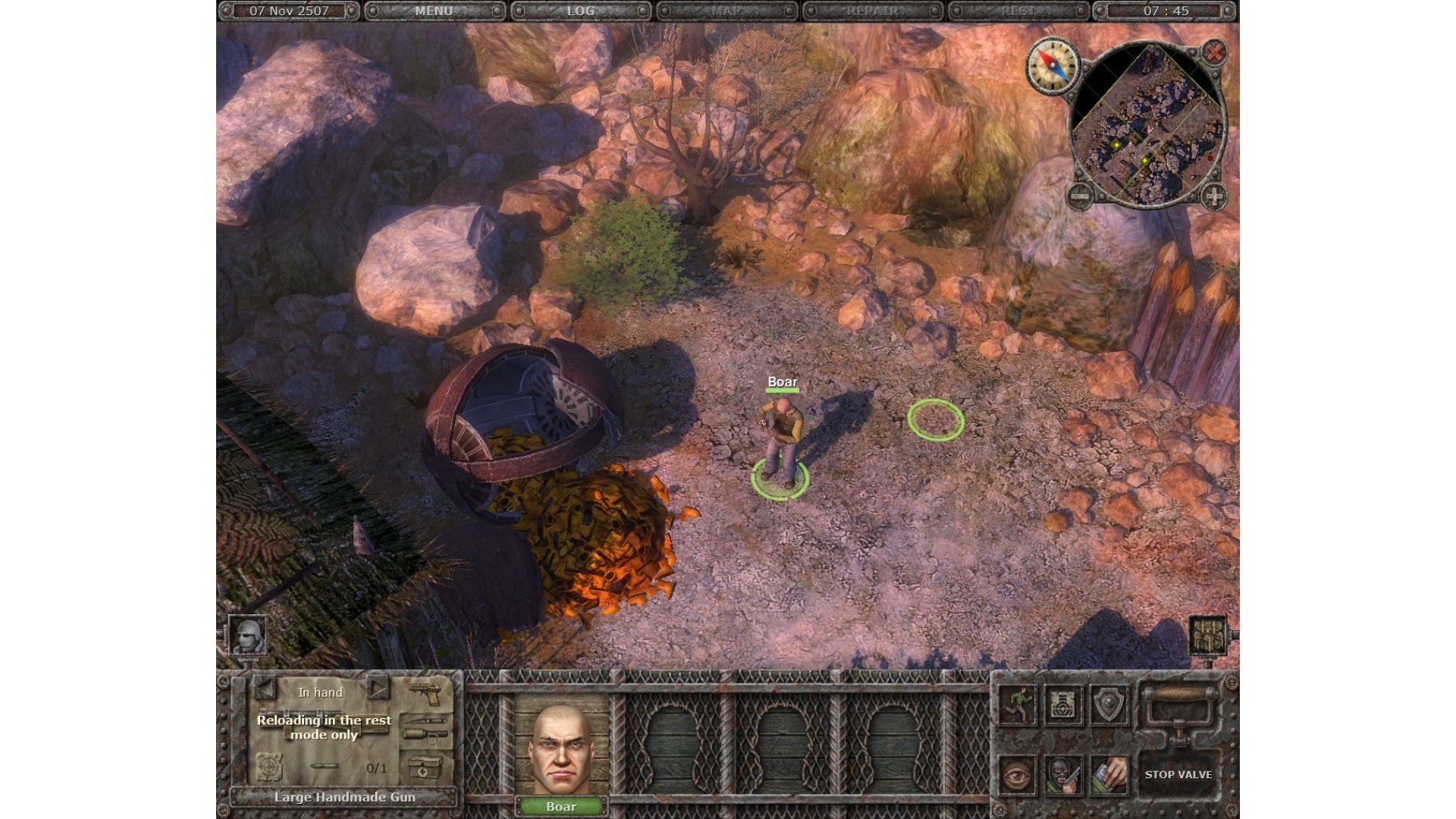Select the pistol weapon slot
Viewport: 1456px width, 819px height.
pos(425,692)
